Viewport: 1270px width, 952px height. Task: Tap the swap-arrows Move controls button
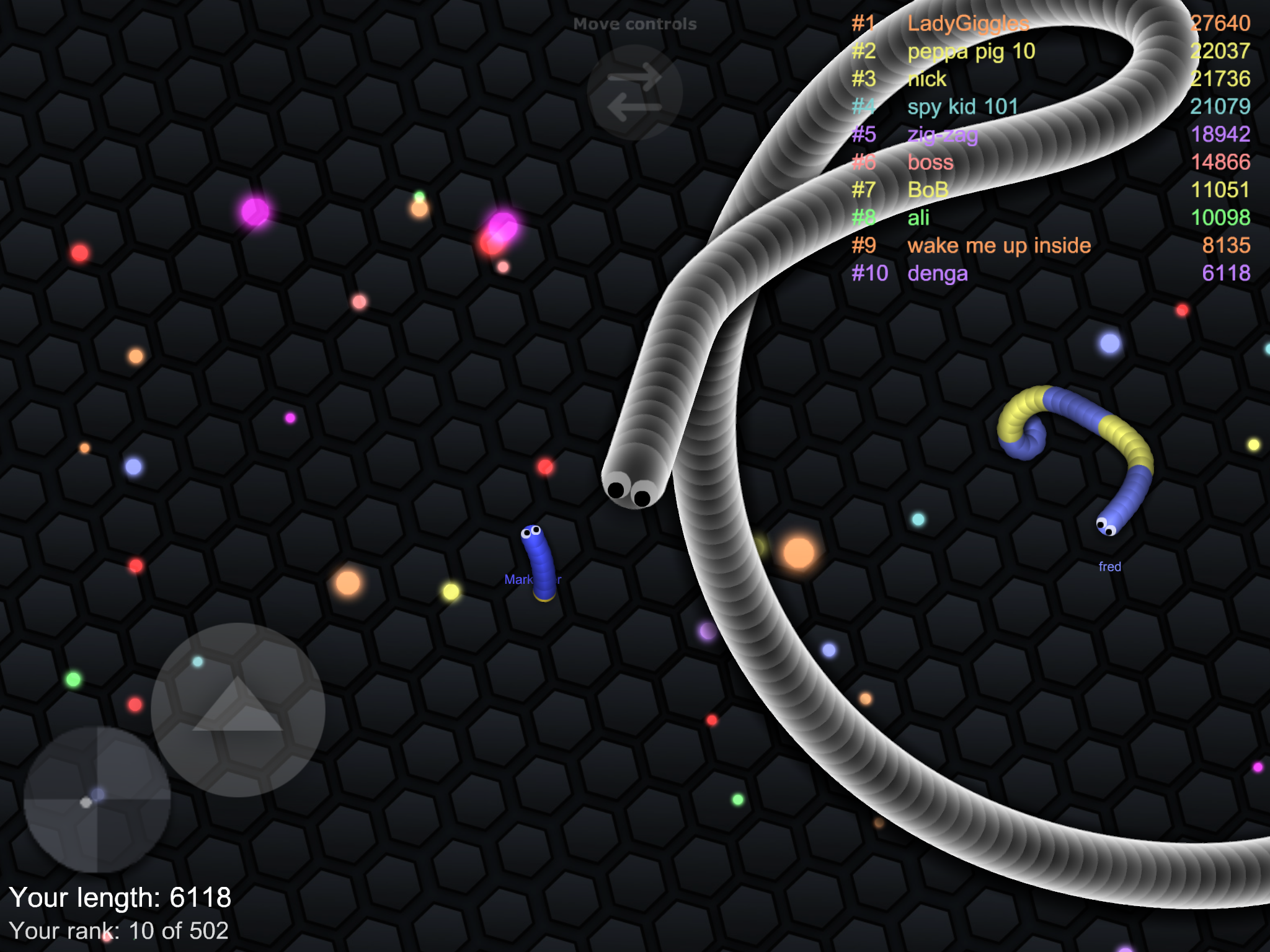(x=634, y=93)
